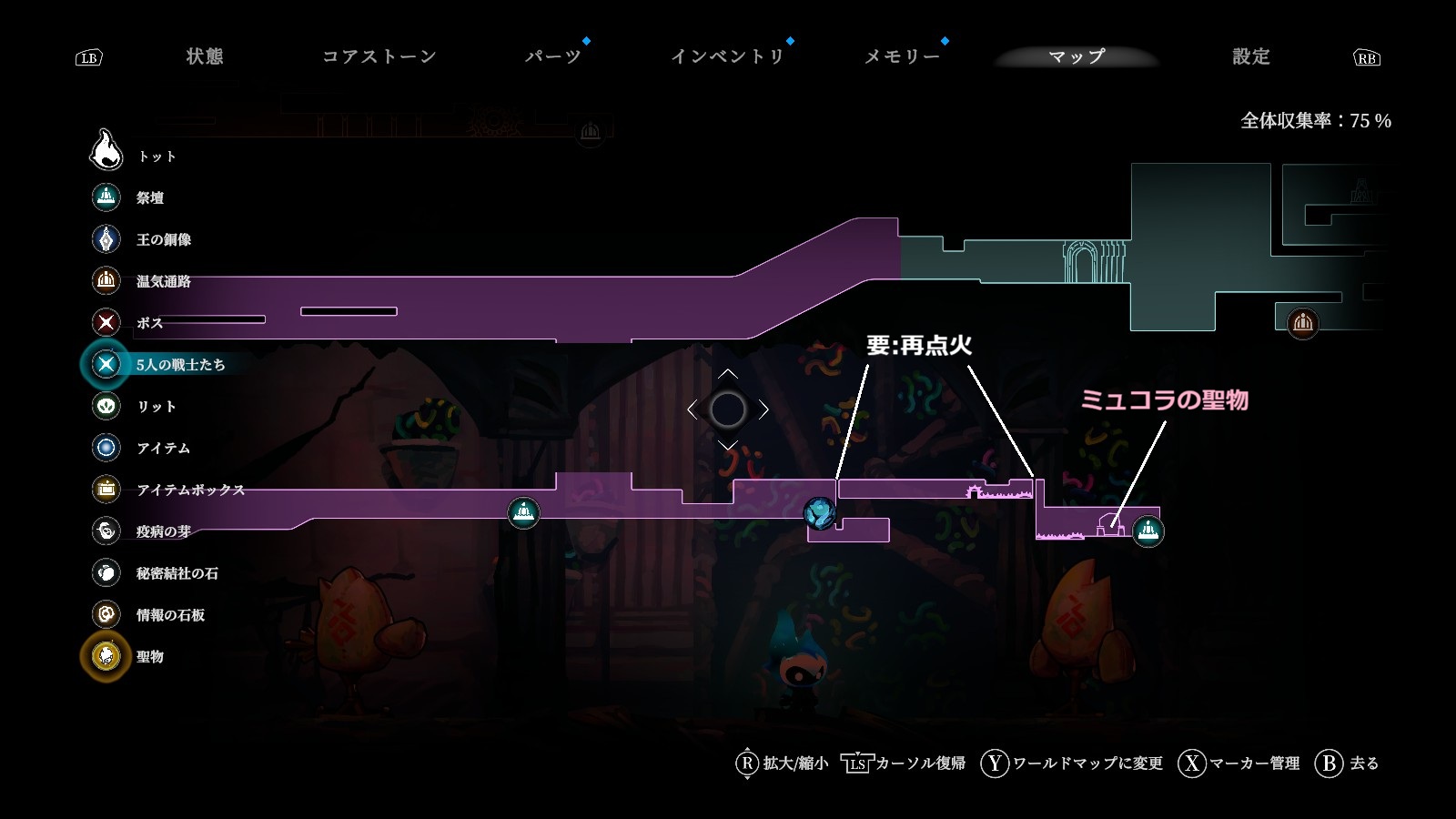Choose the 祭壇 legend entry
1456x819 pixels.
click(x=149, y=197)
